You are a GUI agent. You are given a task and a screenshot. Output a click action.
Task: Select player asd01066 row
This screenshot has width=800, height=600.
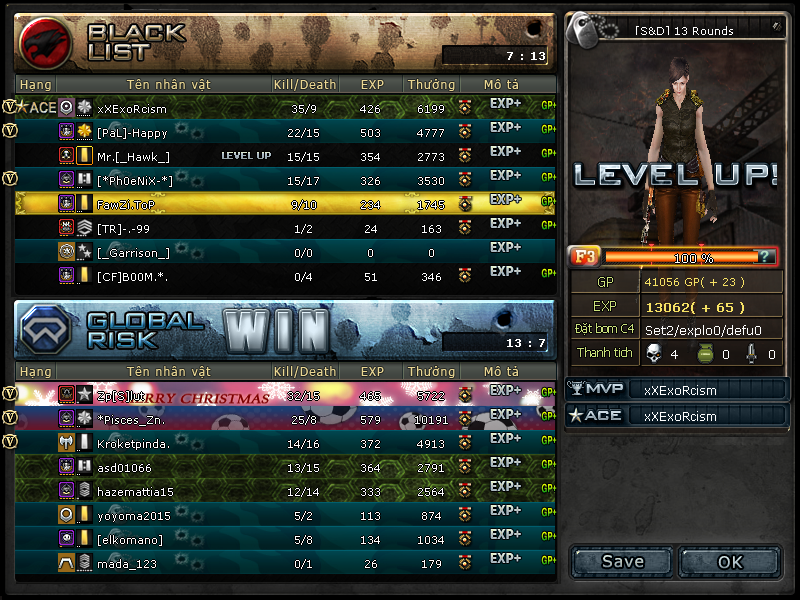(x=124, y=467)
